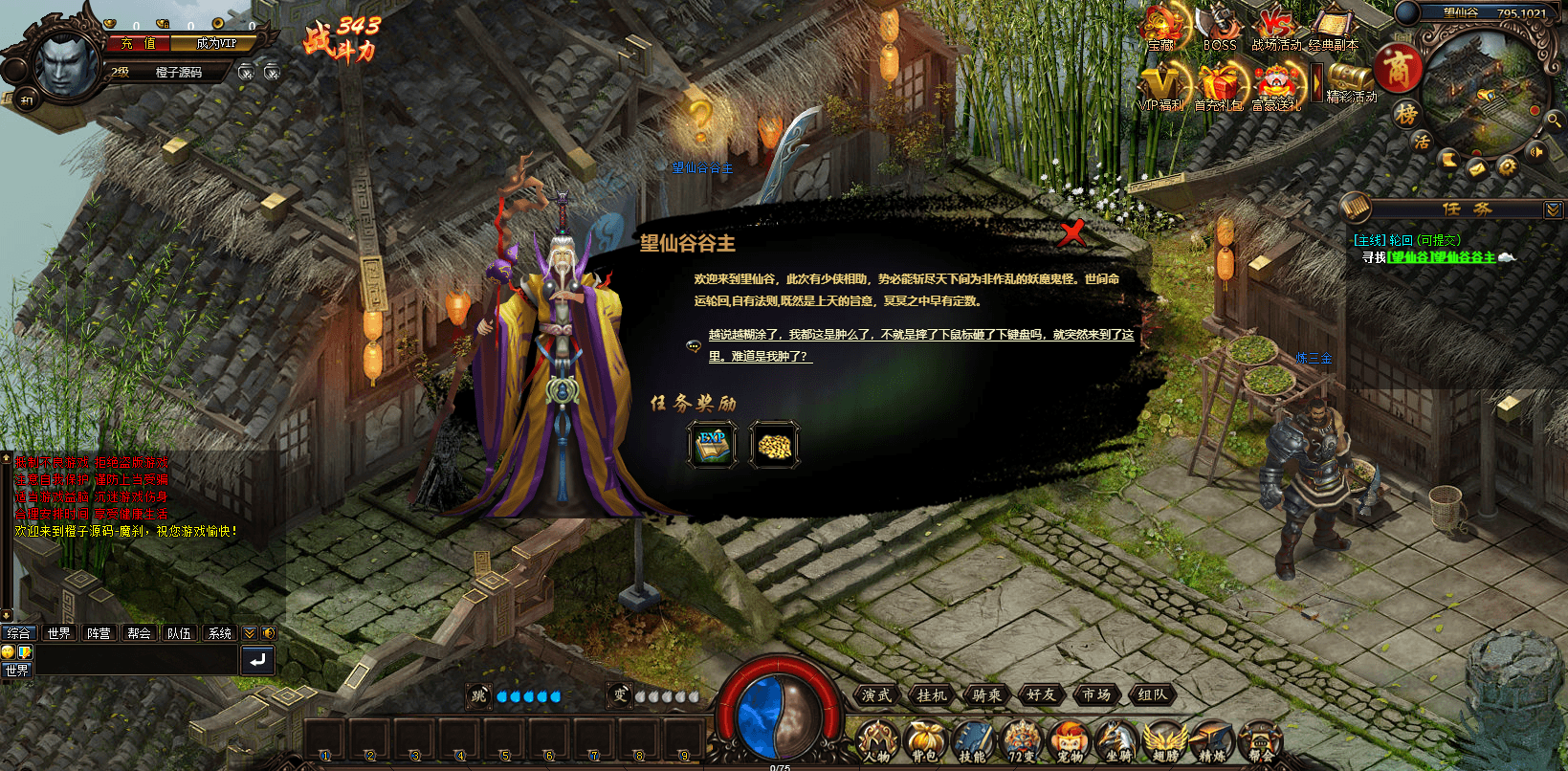Switch to the 系统 chat tab
Viewport: 1568px width, 771px height.
click(x=218, y=632)
